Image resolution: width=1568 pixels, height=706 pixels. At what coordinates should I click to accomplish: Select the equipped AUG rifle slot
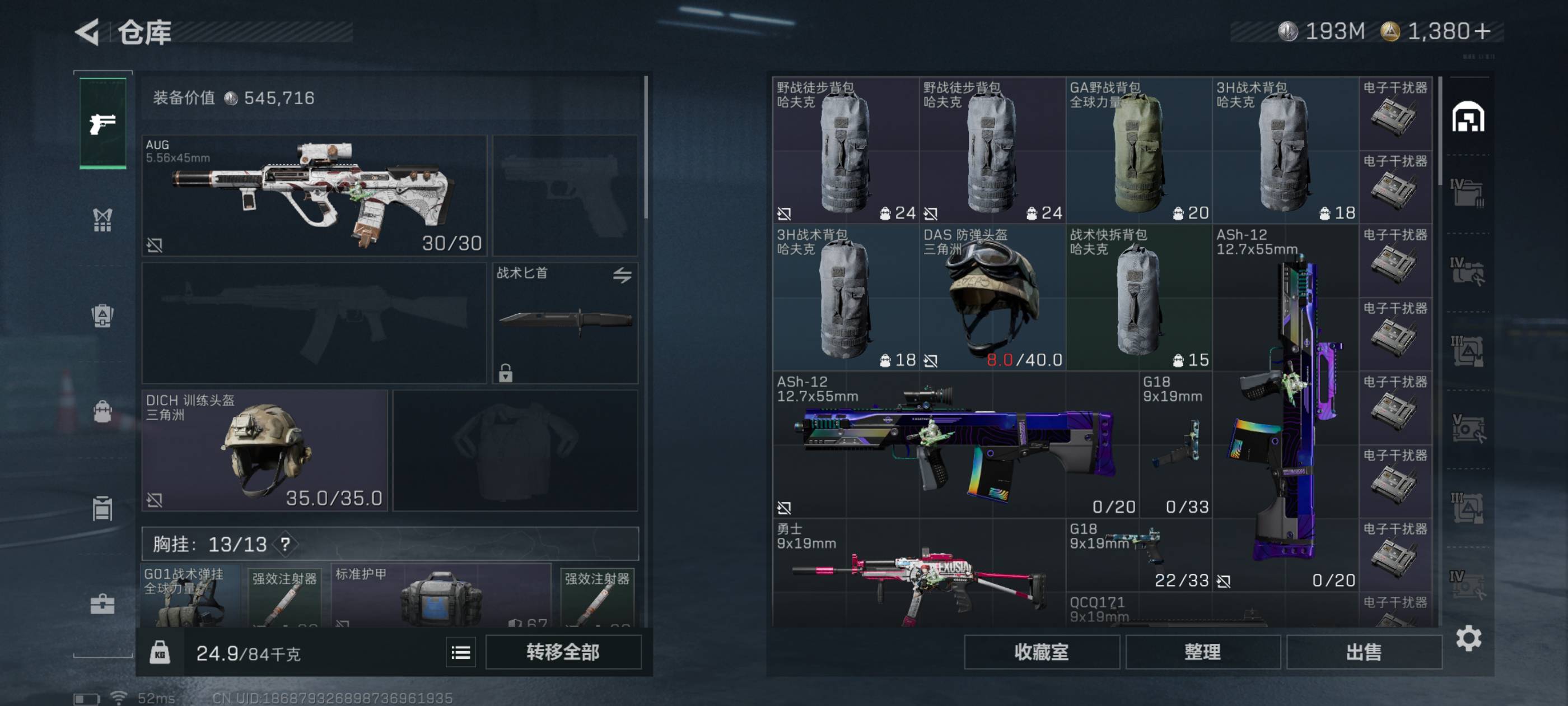coord(314,196)
